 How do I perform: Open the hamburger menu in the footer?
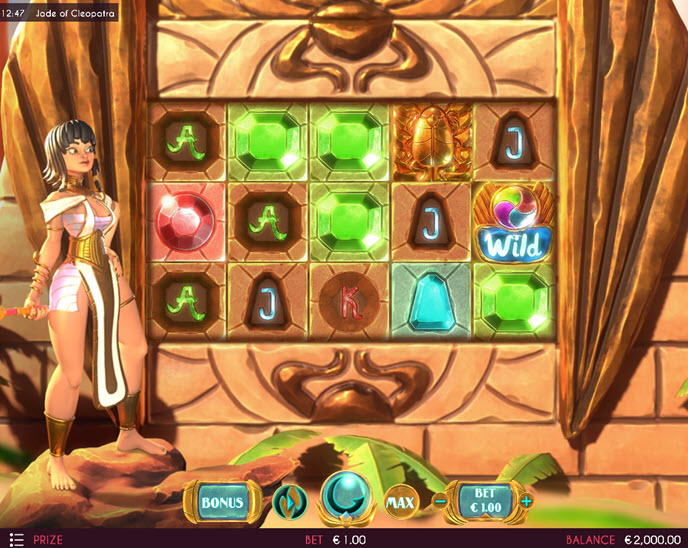coord(16,539)
